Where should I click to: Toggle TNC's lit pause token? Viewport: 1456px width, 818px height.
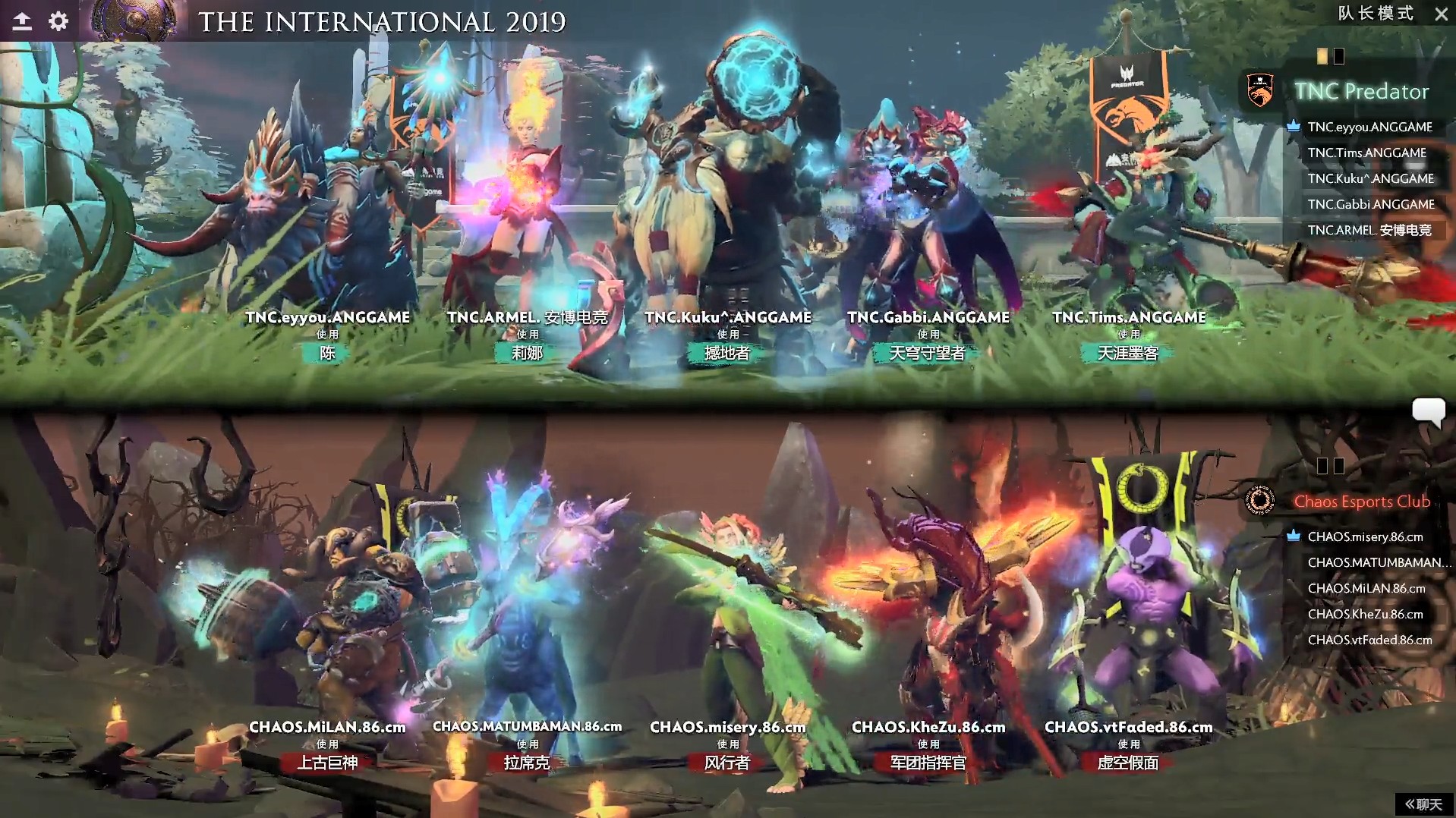coord(1322,56)
